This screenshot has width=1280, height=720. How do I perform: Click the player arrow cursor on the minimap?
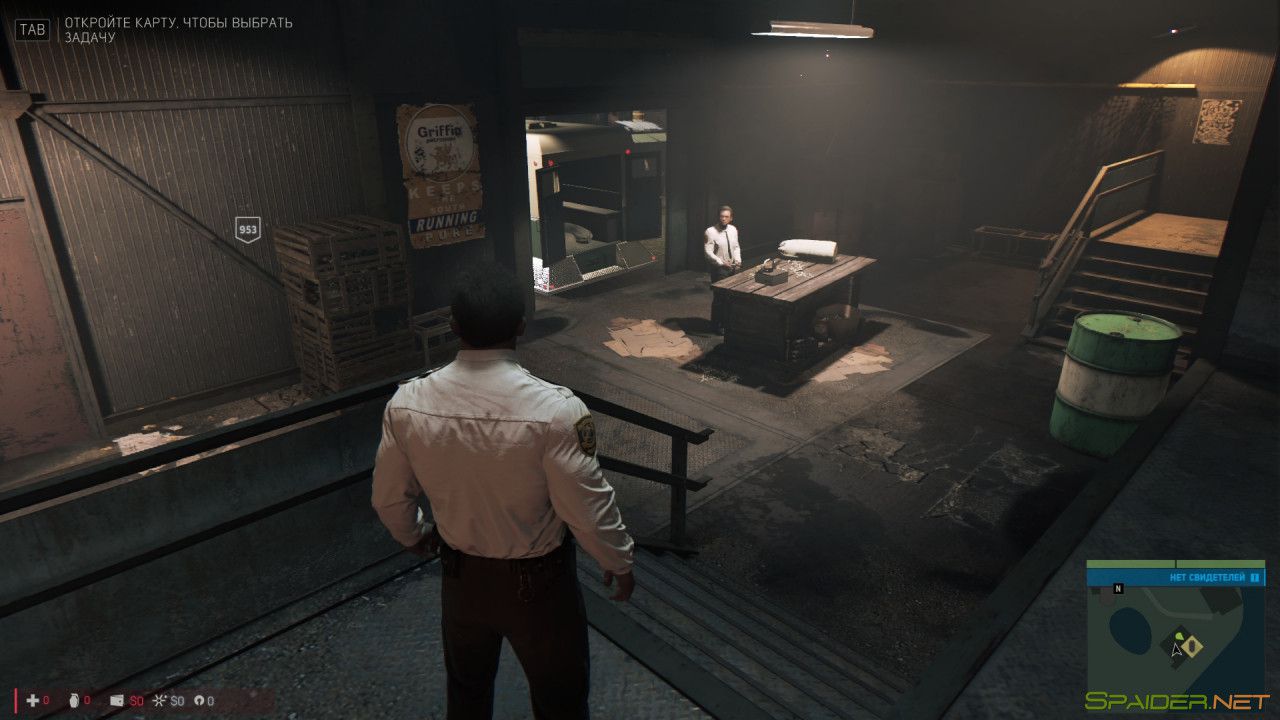[x=1176, y=650]
